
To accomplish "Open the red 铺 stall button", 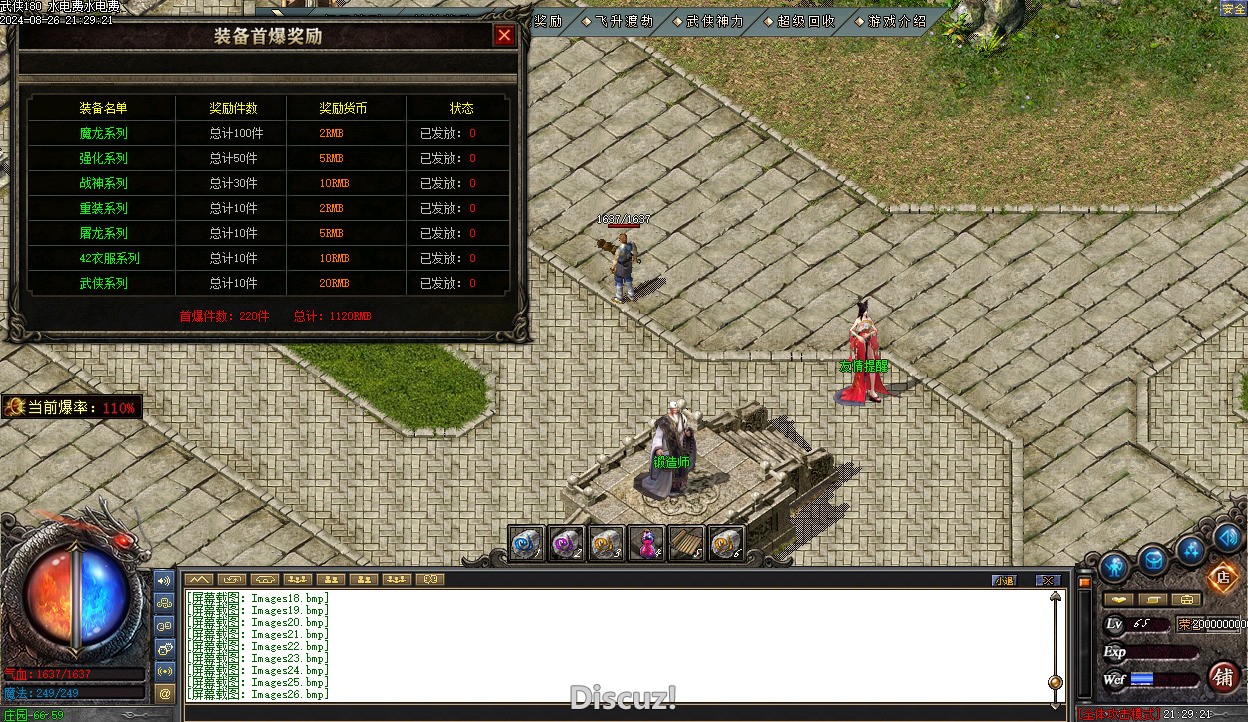I will click(x=1223, y=677).
